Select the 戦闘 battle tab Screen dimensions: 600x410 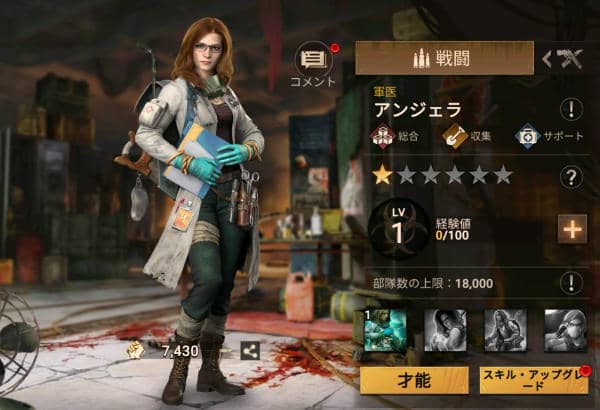(443, 58)
